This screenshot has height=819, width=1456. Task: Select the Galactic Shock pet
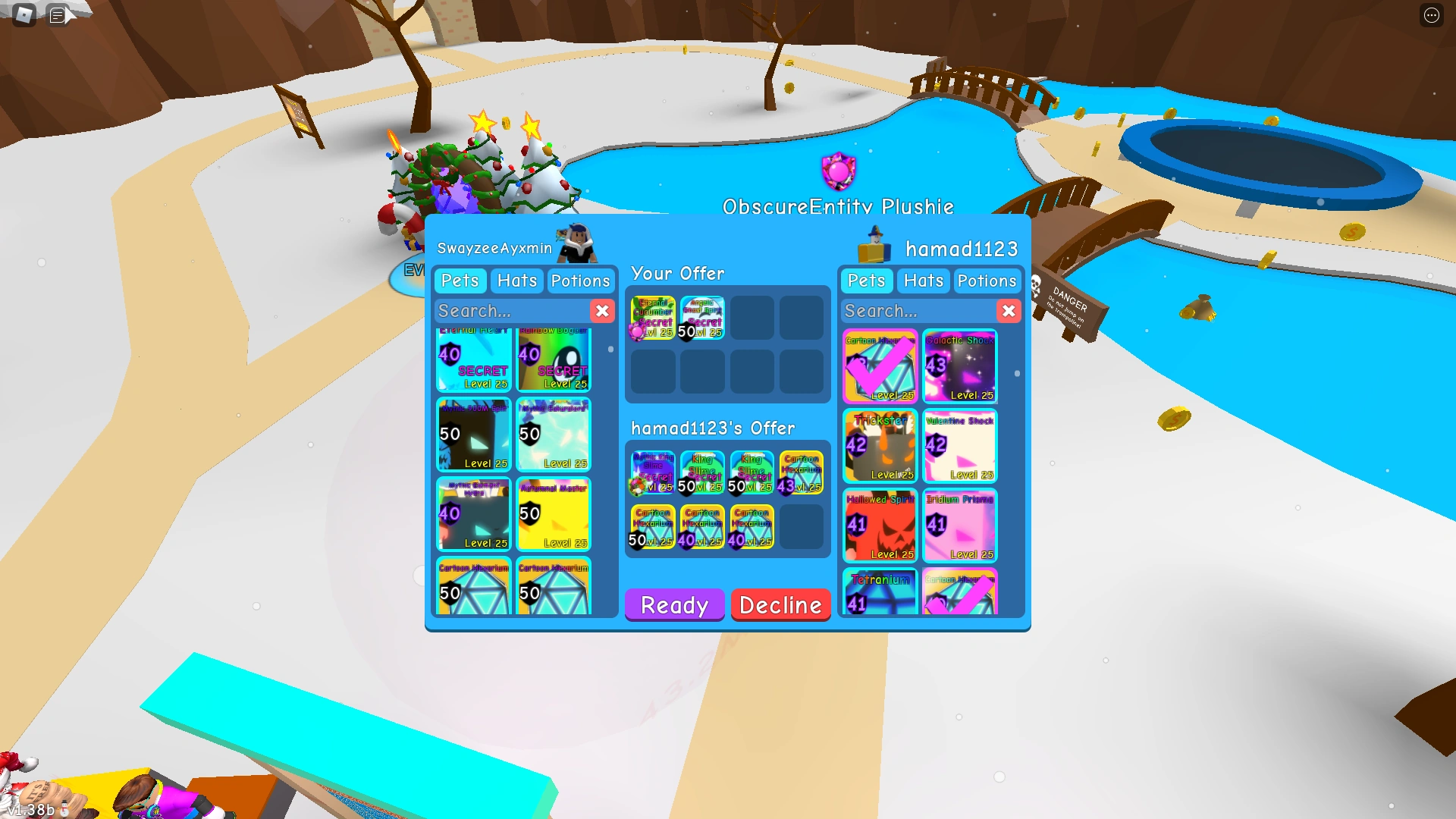[960, 366]
